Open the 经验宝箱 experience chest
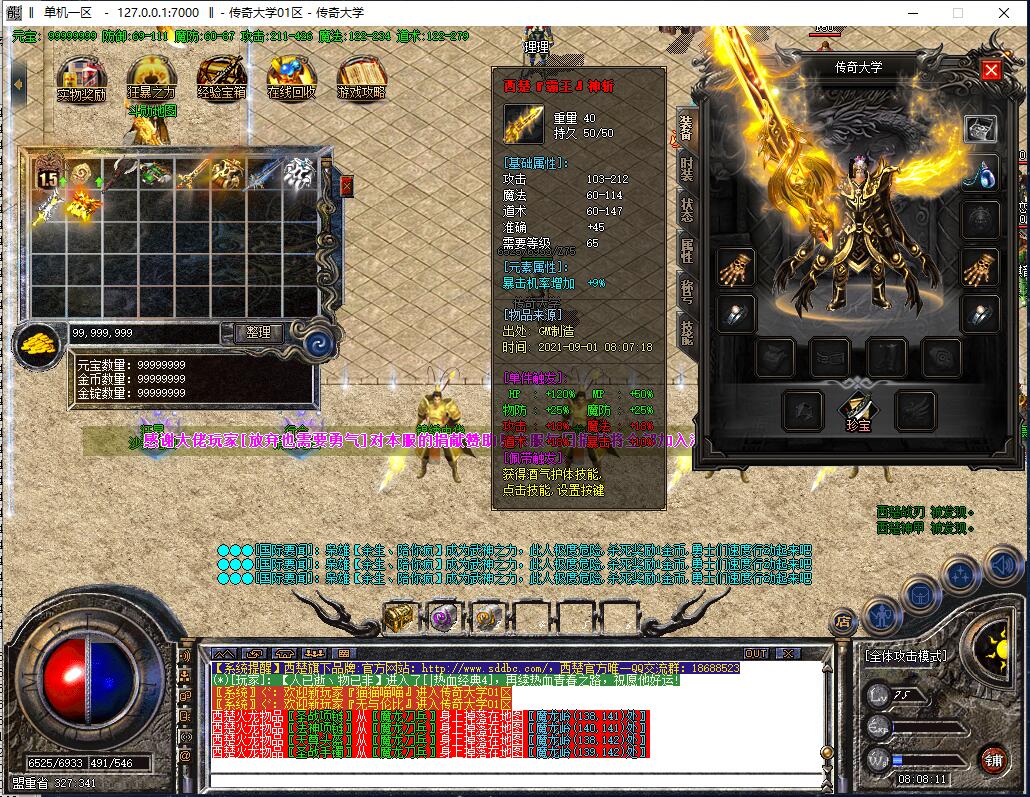 click(221, 78)
